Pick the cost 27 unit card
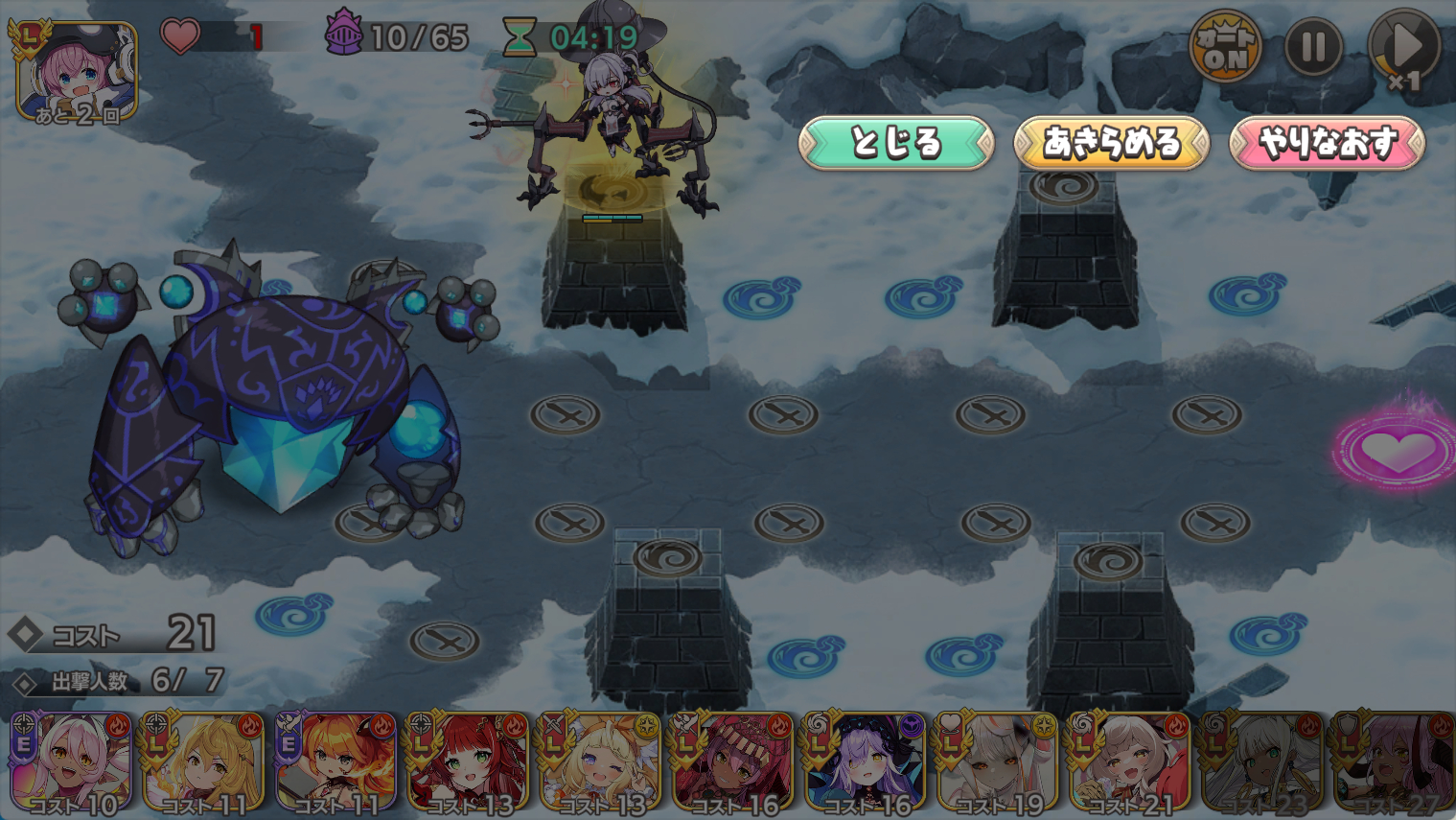1456x820 pixels. click(1394, 764)
